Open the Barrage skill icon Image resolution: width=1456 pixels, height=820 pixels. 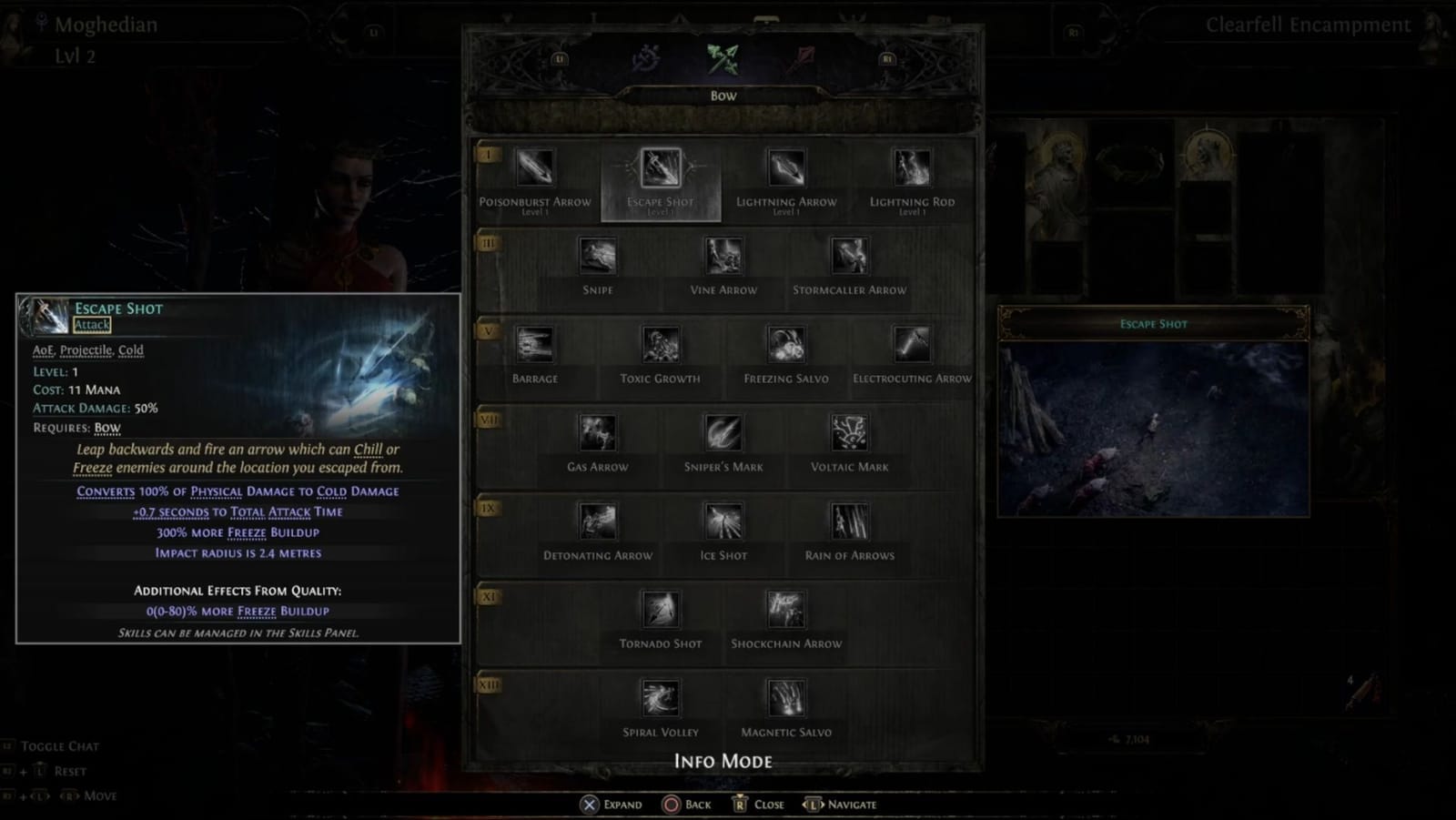pos(535,344)
